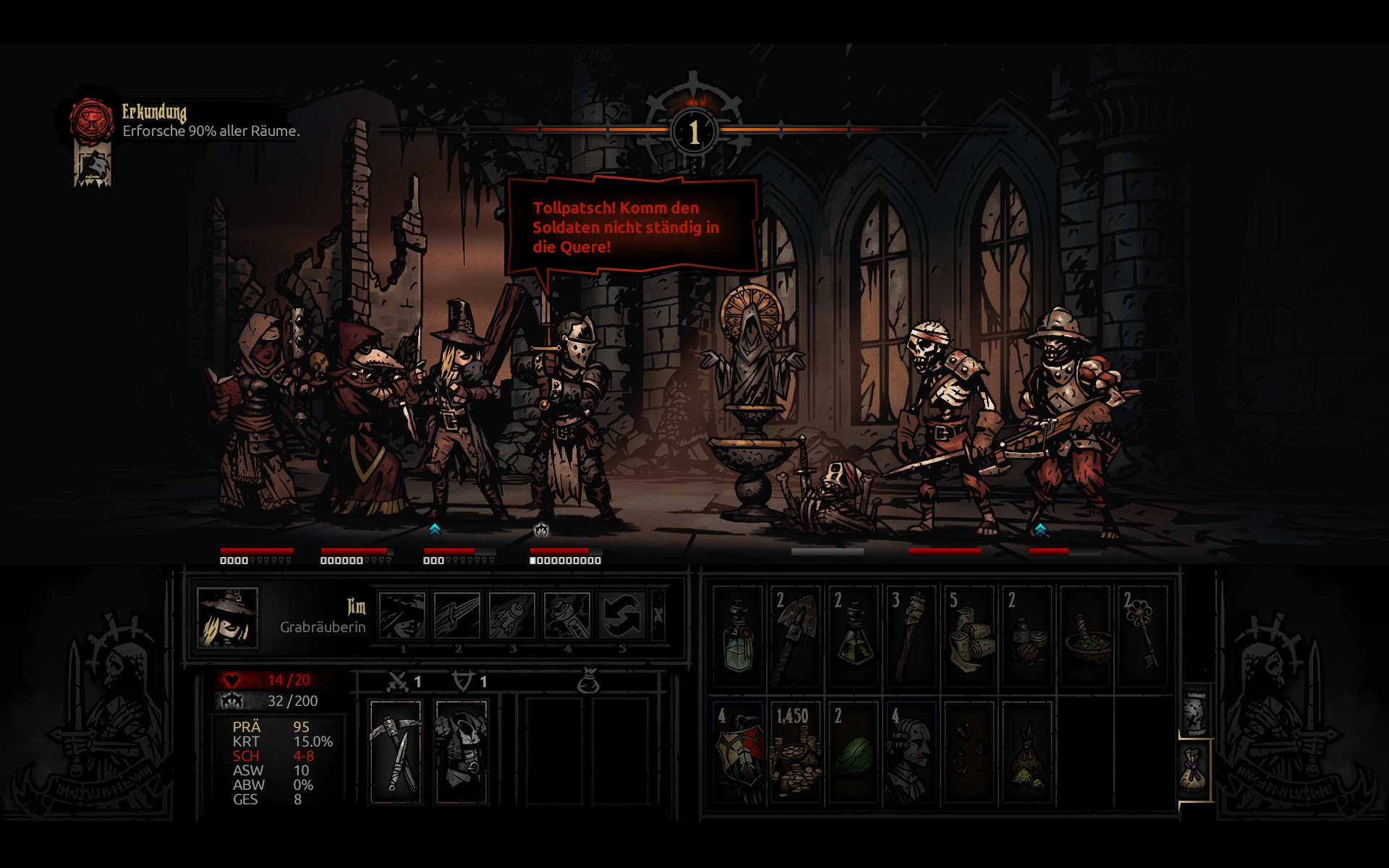Image resolution: width=1389 pixels, height=868 pixels.
Task: Pick the medicinal herbs bowl
Action: click(x=1085, y=637)
